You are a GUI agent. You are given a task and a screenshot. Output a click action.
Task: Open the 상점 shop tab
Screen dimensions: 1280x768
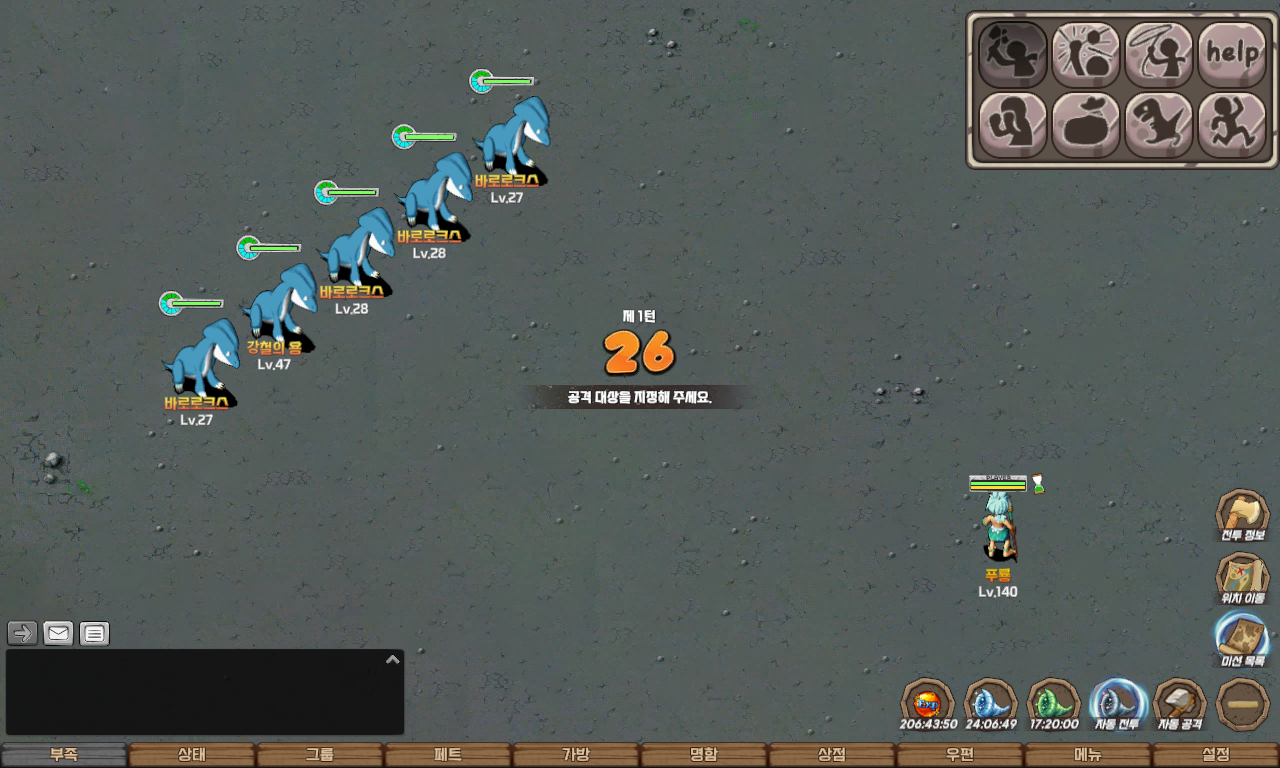[x=832, y=755]
